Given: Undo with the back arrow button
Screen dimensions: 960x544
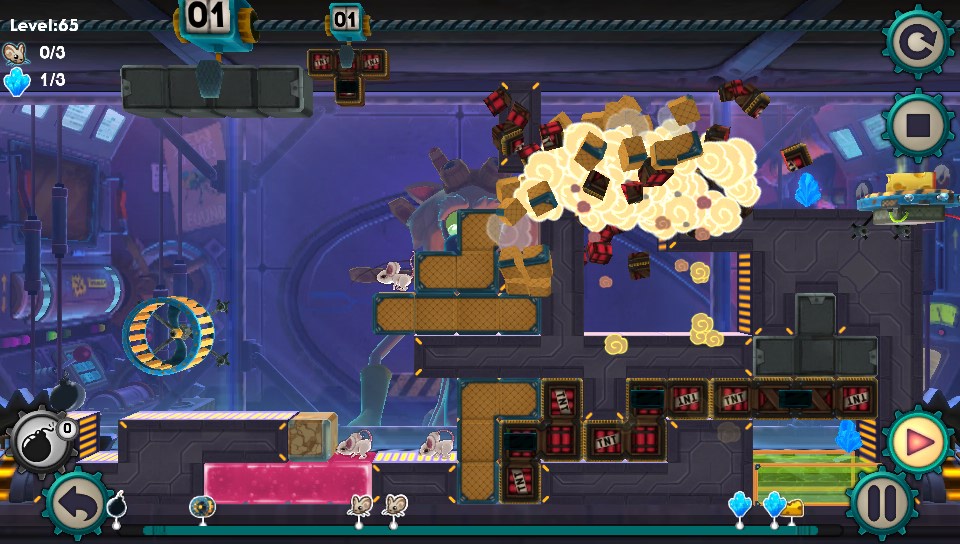Looking at the screenshot, I should [78, 503].
